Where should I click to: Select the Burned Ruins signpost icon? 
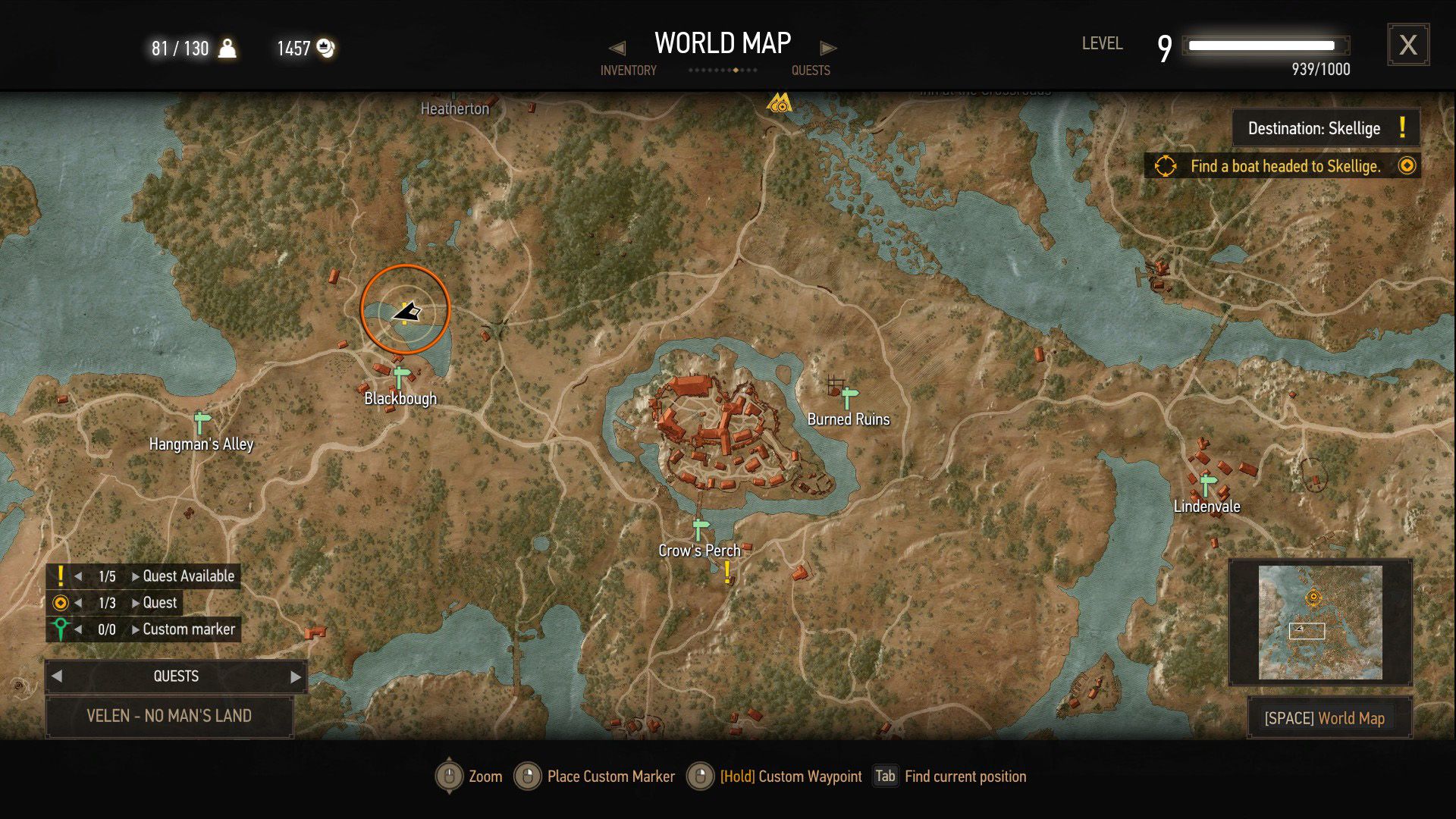pyautogui.click(x=847, y=394)
